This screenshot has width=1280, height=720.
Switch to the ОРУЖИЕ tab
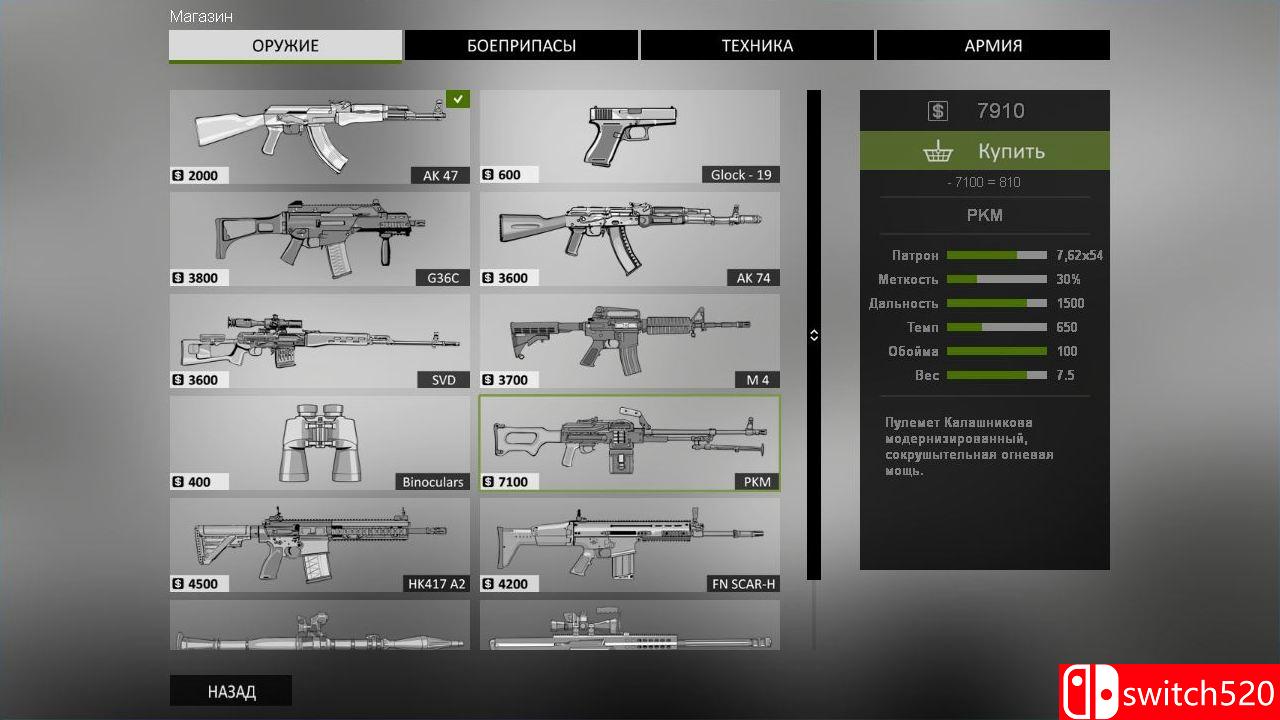click(285, 46)
